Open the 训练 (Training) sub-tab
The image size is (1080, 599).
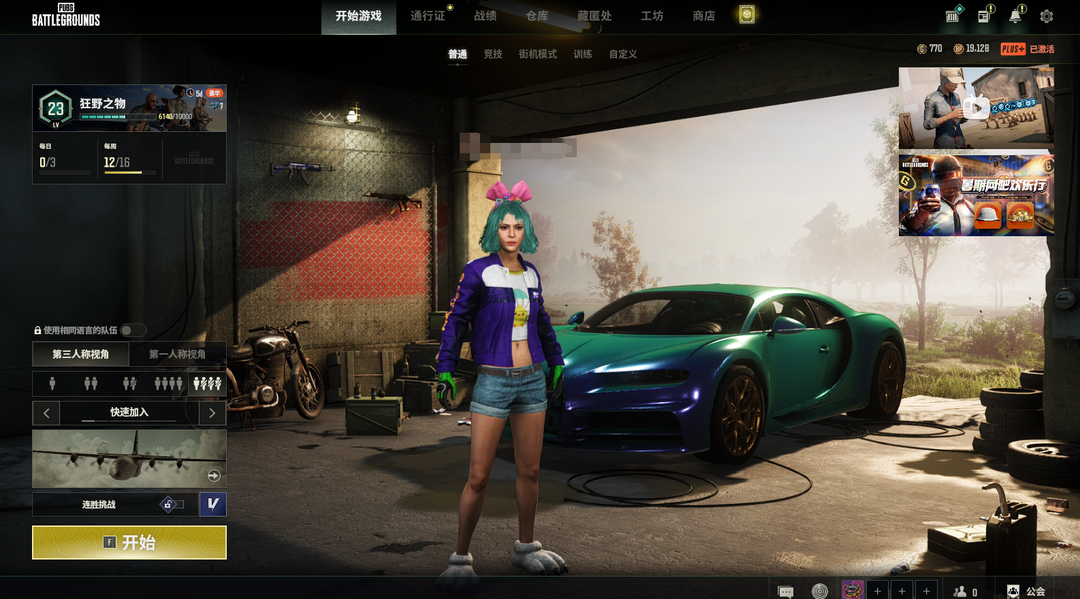point(583,54)
